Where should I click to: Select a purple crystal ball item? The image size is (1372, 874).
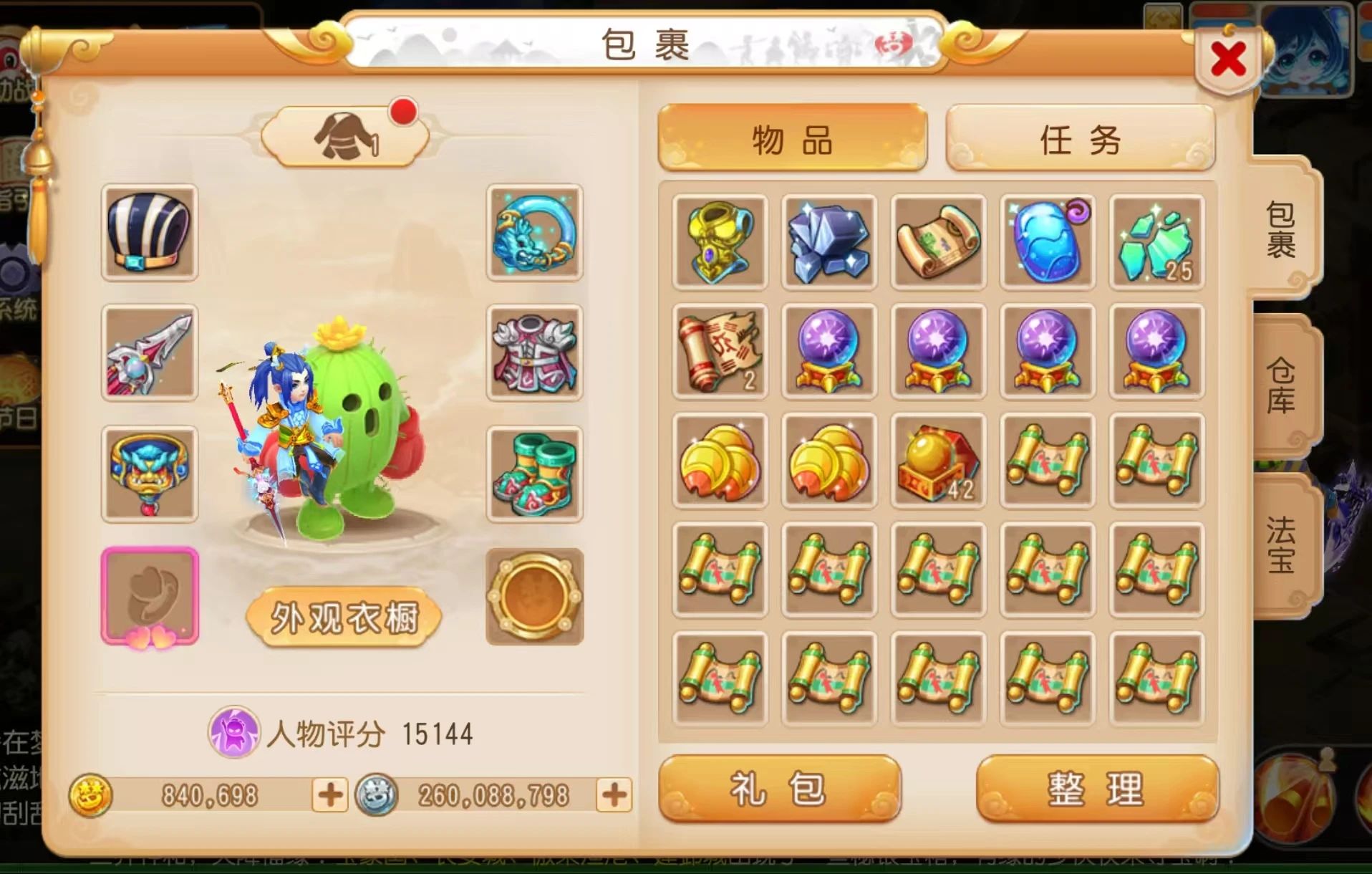point(828,351)
